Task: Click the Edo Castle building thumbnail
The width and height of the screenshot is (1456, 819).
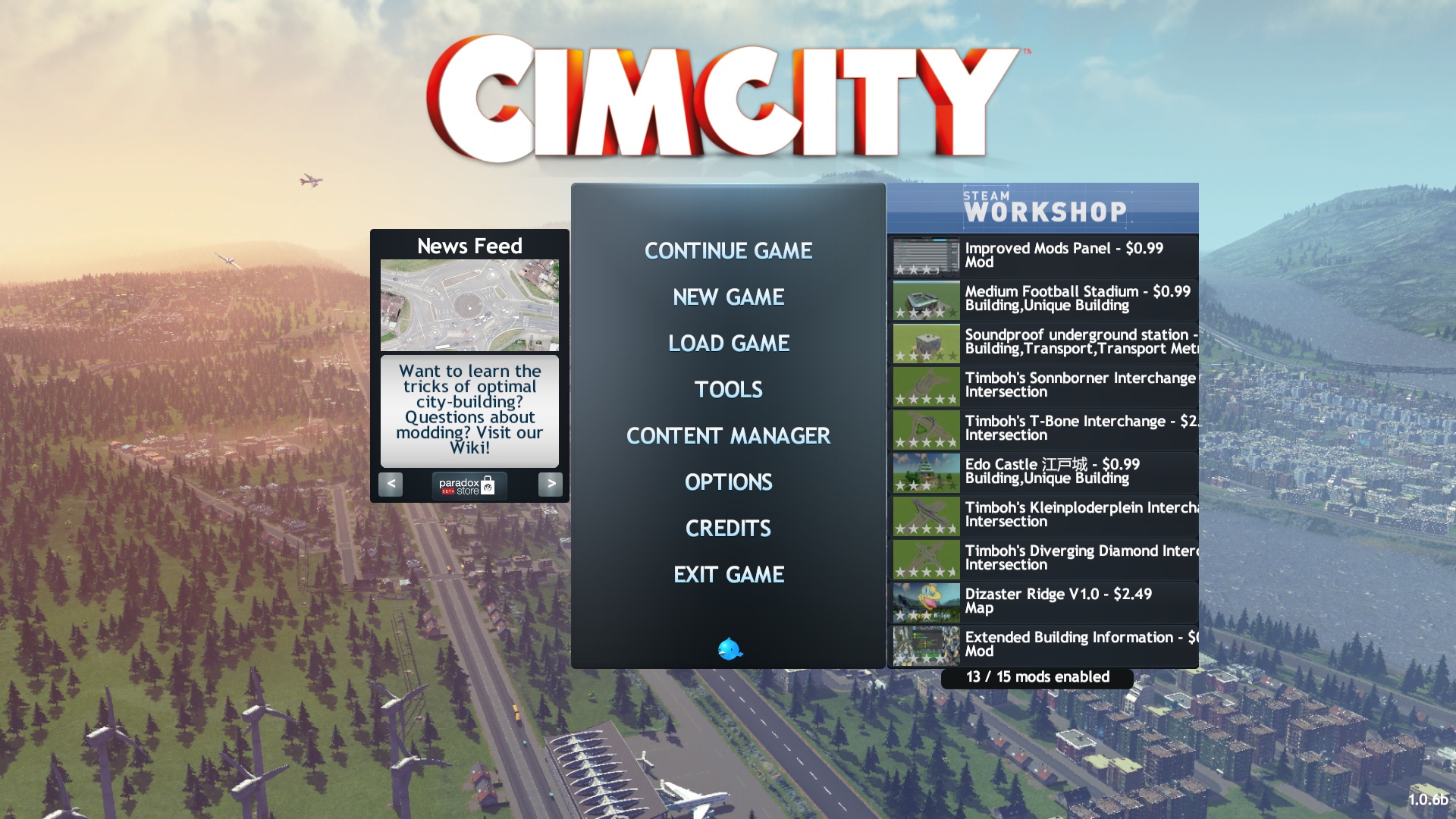Action: (924, 472)
